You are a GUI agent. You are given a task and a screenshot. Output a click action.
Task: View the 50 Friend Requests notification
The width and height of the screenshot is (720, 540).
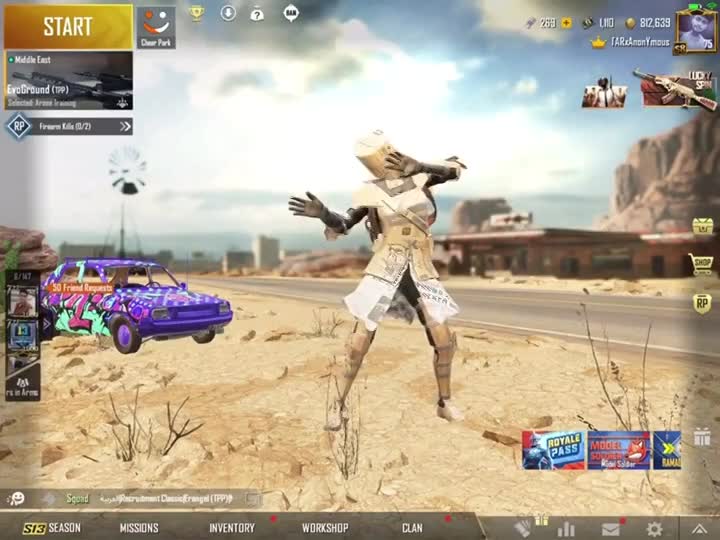pos(82,288)
